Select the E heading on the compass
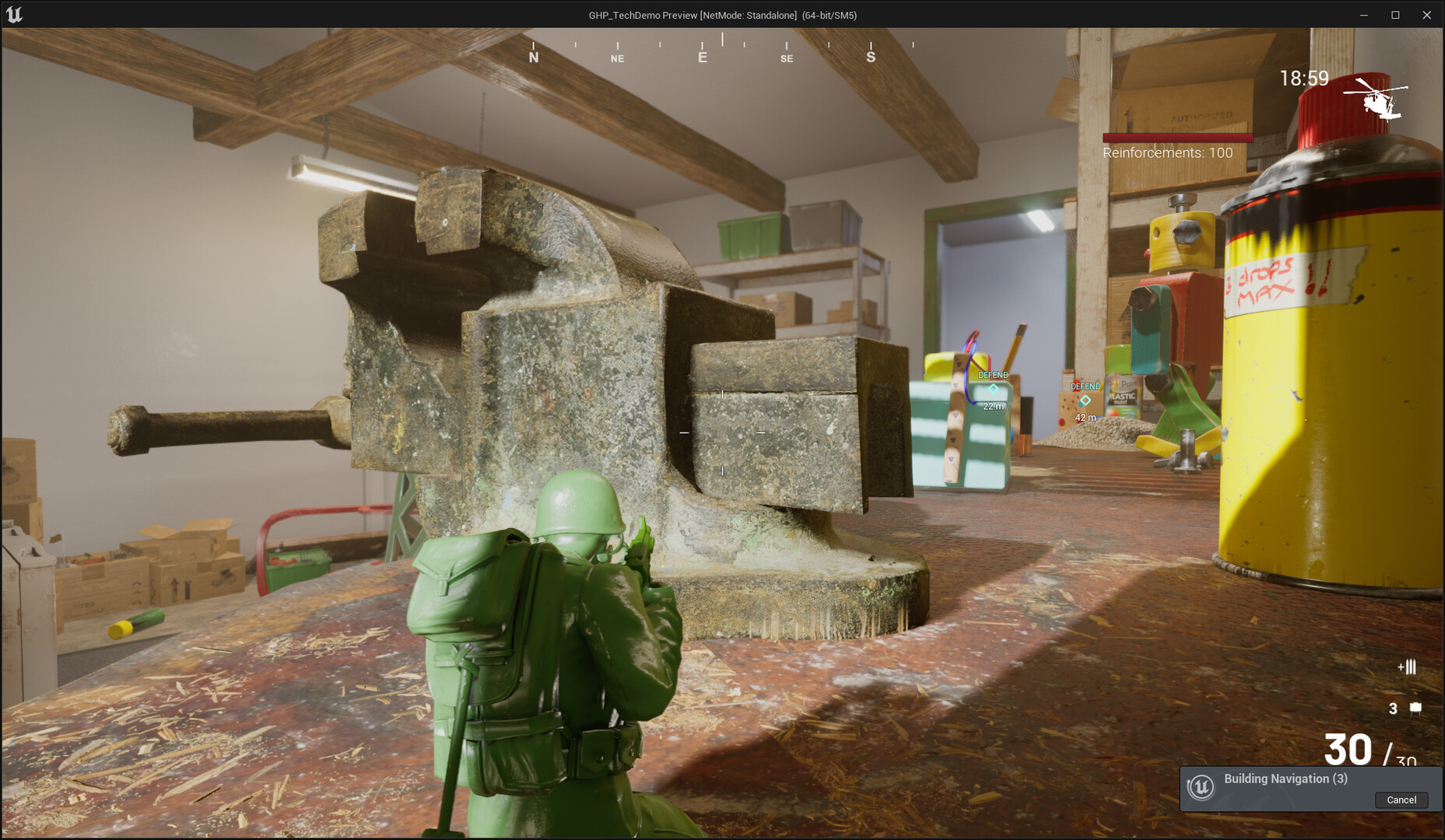This screenshot has height=840, width=1445. (x=702, y=57)
